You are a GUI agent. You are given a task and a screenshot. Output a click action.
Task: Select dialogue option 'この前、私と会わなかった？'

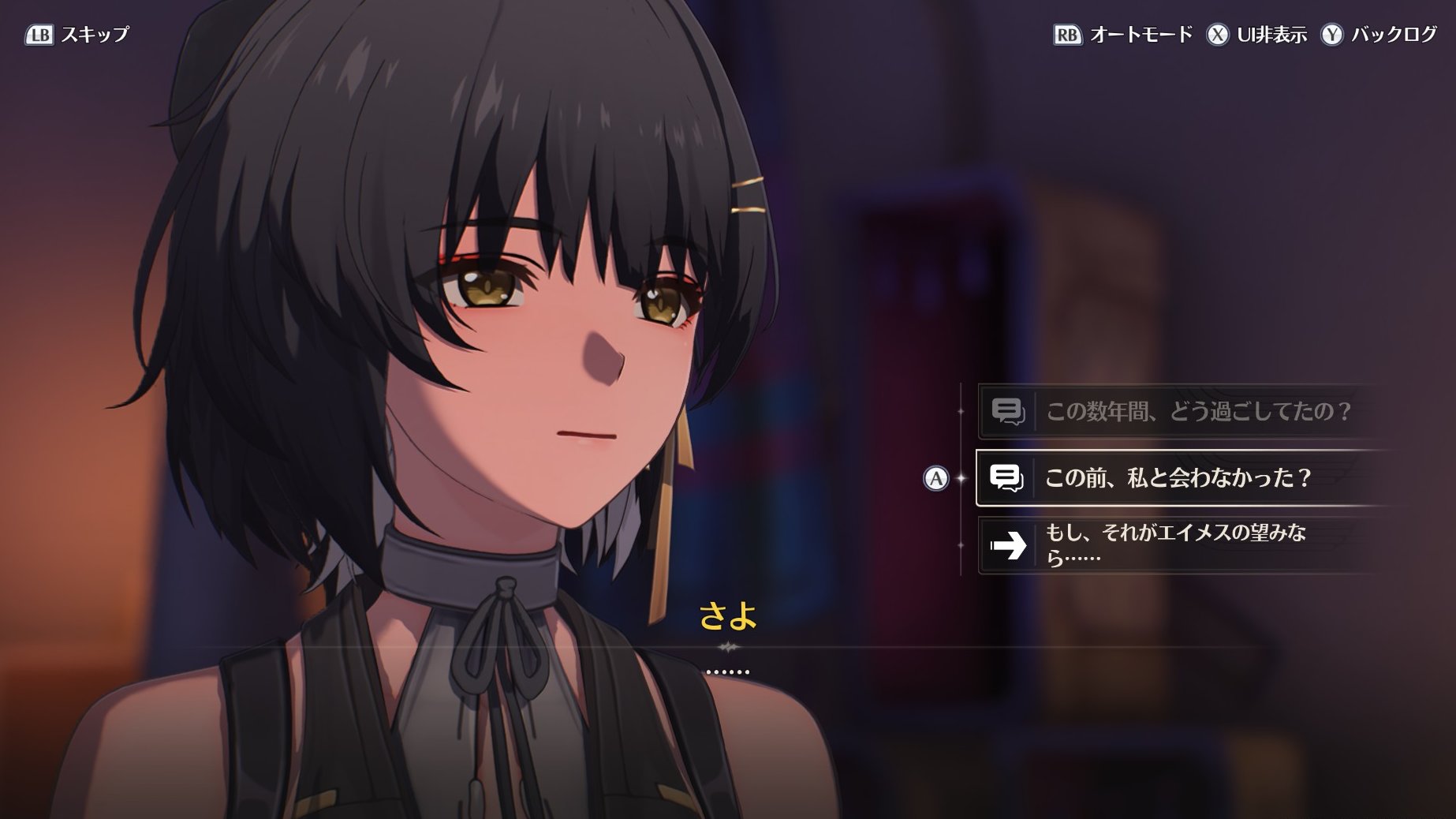1177,477
